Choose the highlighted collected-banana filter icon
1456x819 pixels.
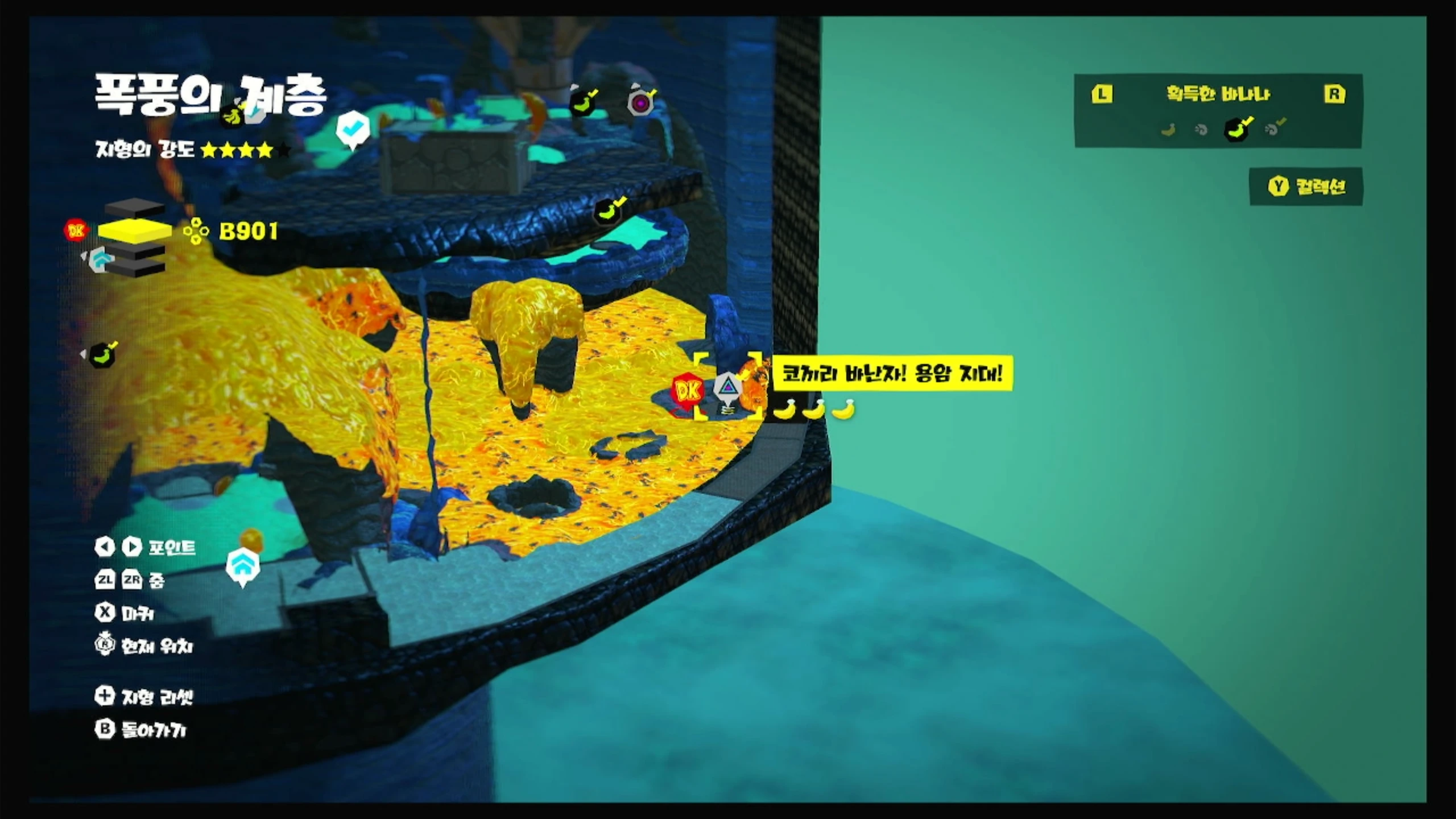1237,129
